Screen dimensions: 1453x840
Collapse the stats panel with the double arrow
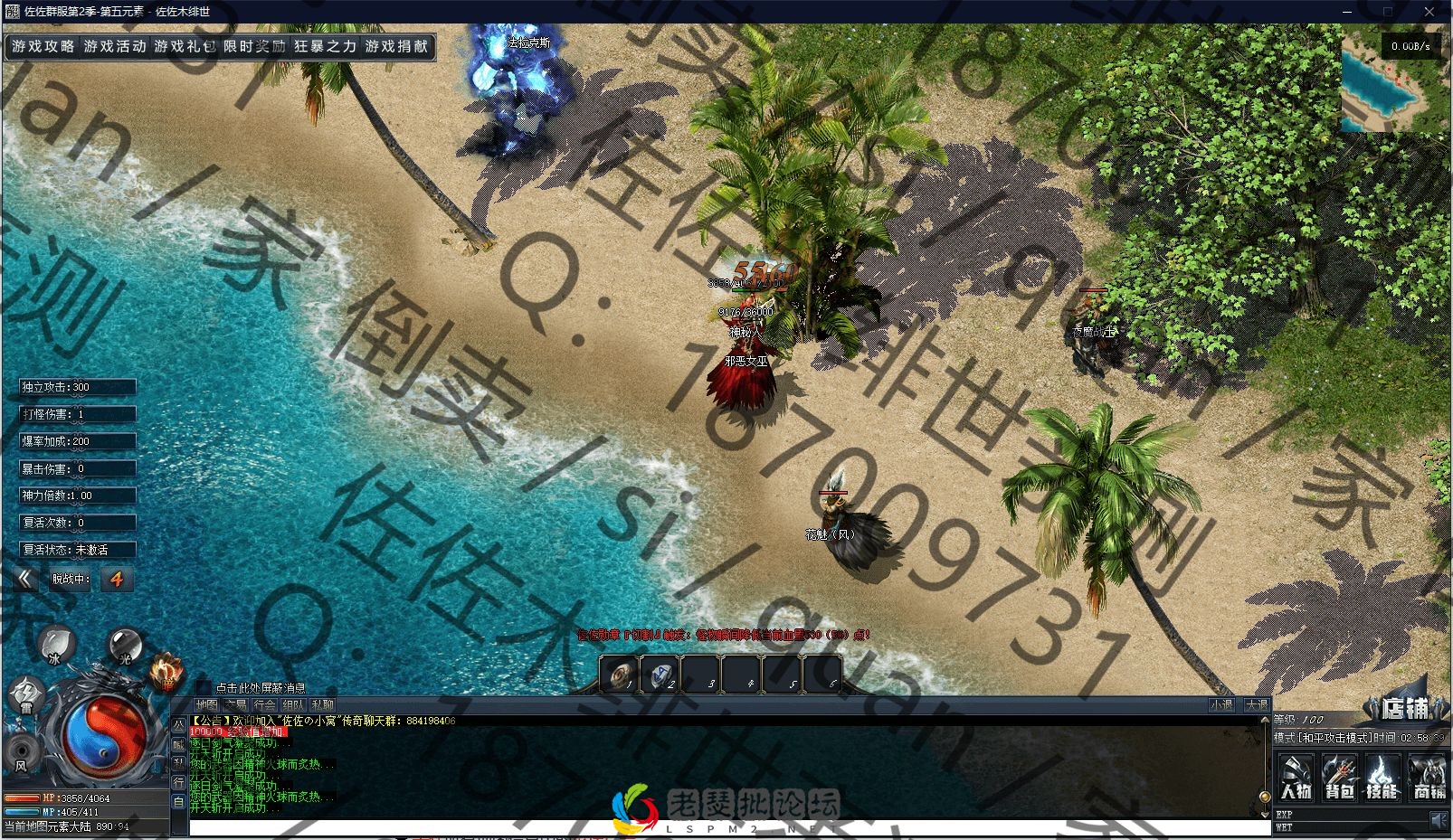tap(25, 579)
